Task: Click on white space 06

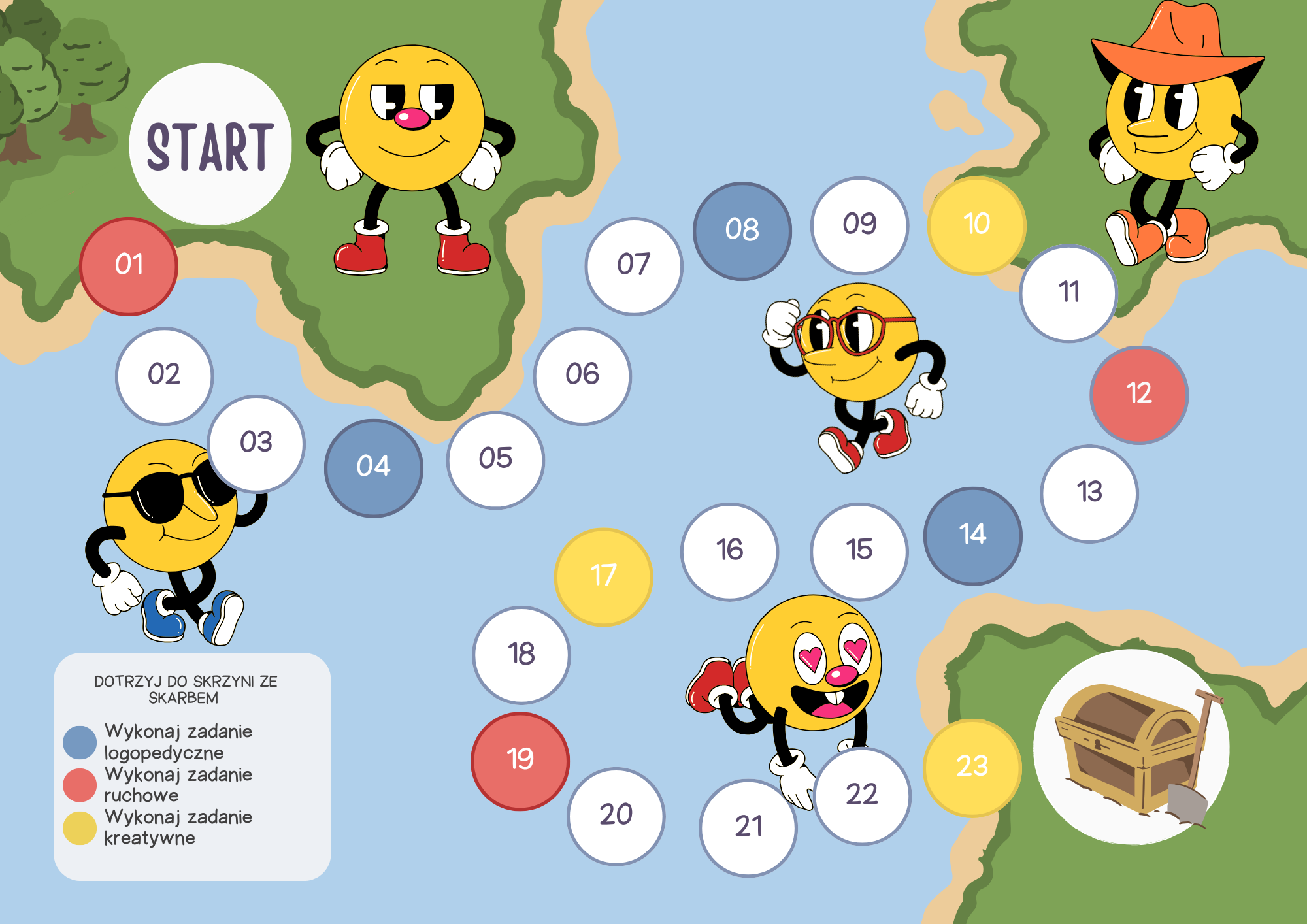Action: click(x=582, y=376)
